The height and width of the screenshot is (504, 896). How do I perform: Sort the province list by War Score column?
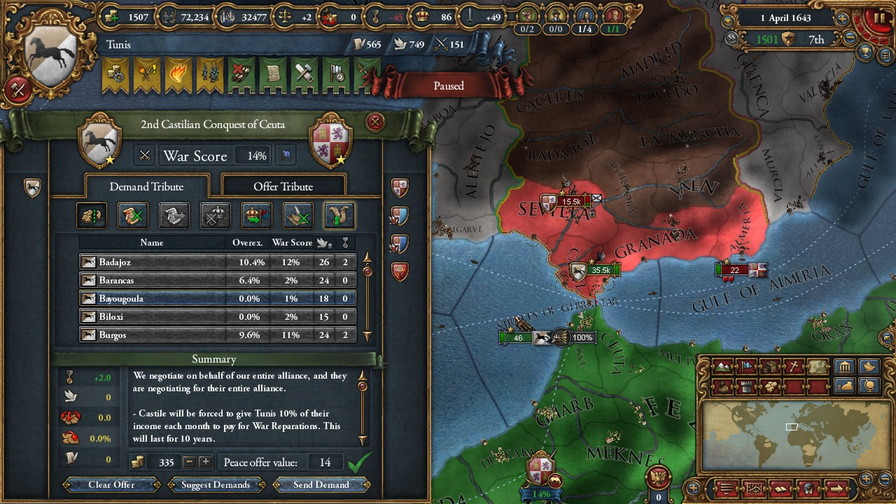292,242
